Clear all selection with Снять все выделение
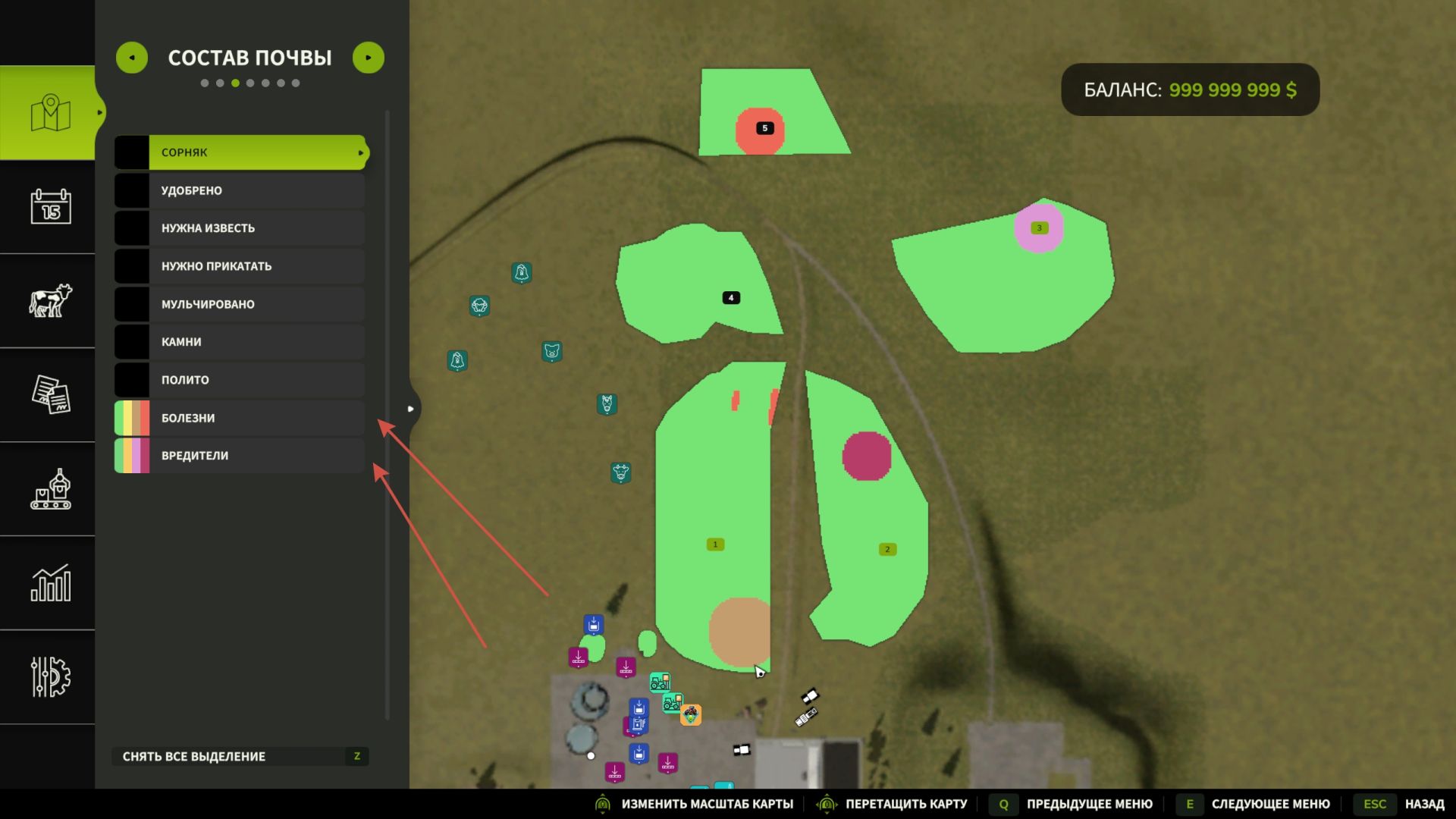 pyautogui.click(x=240, y=756)
